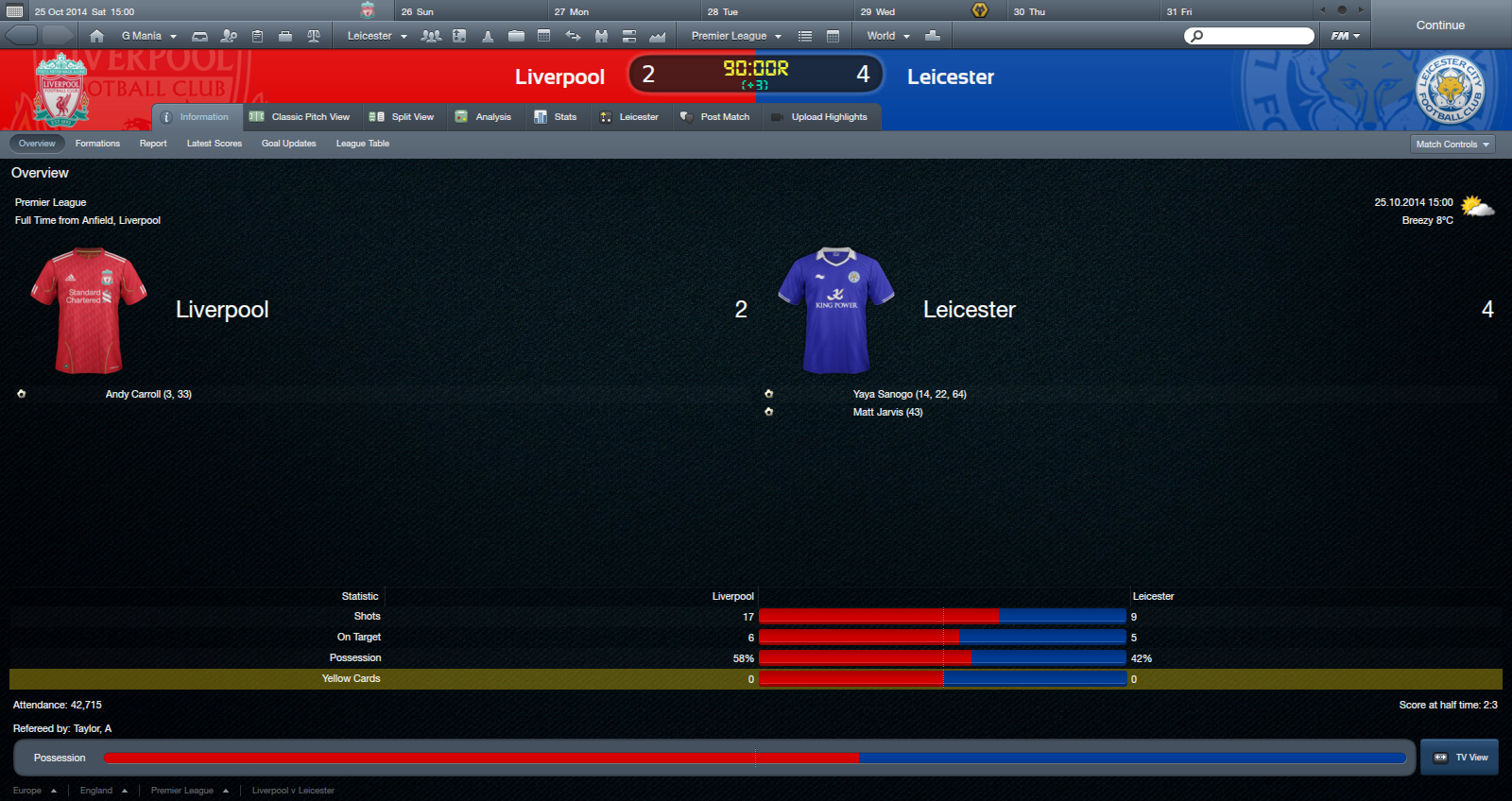The height and width of the screenshot is (801, 1512).
Task: Go to the home screen icon
Action: (96, 36)
